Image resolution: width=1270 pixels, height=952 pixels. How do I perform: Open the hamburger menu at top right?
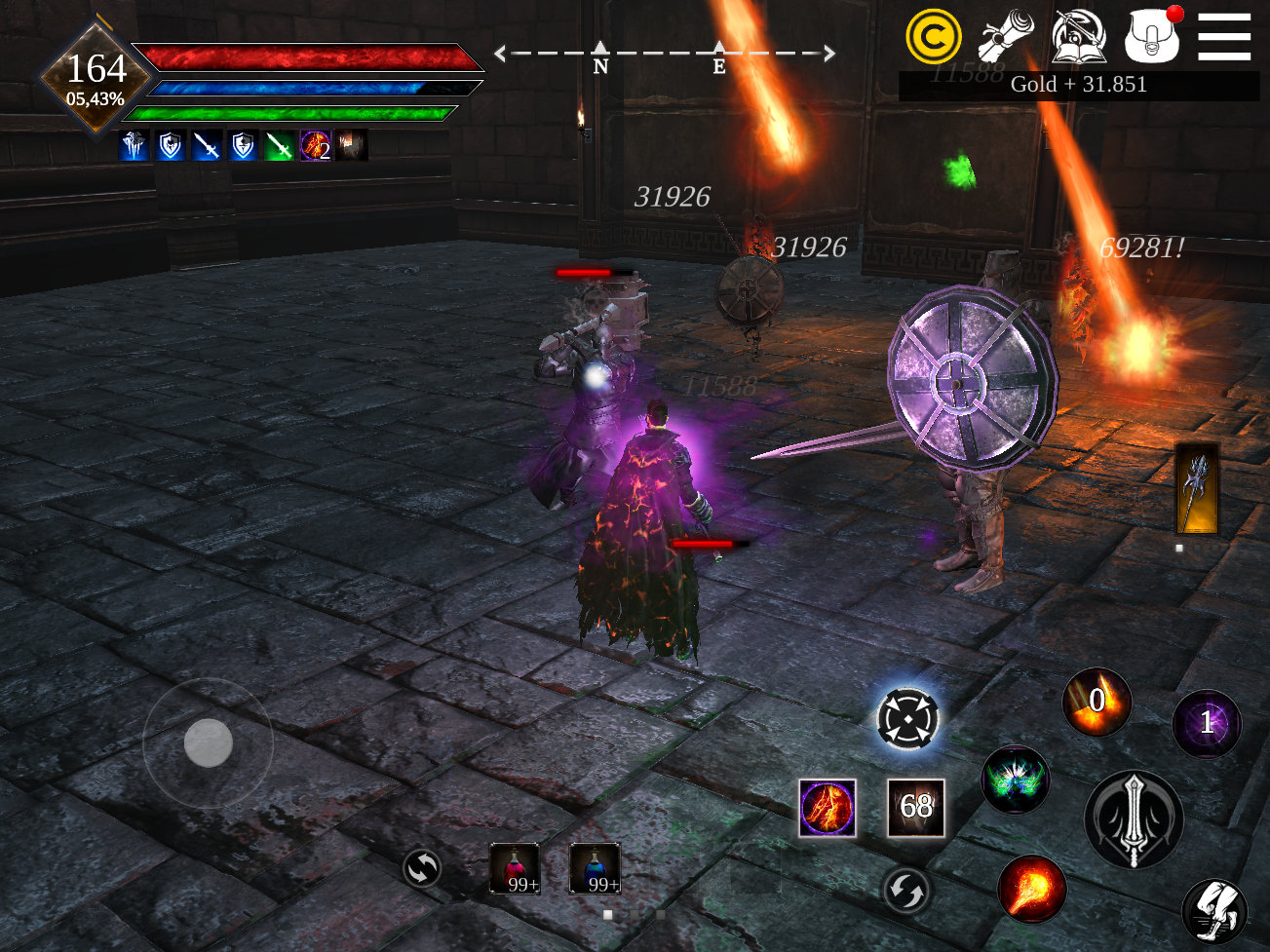[1224, 37]
